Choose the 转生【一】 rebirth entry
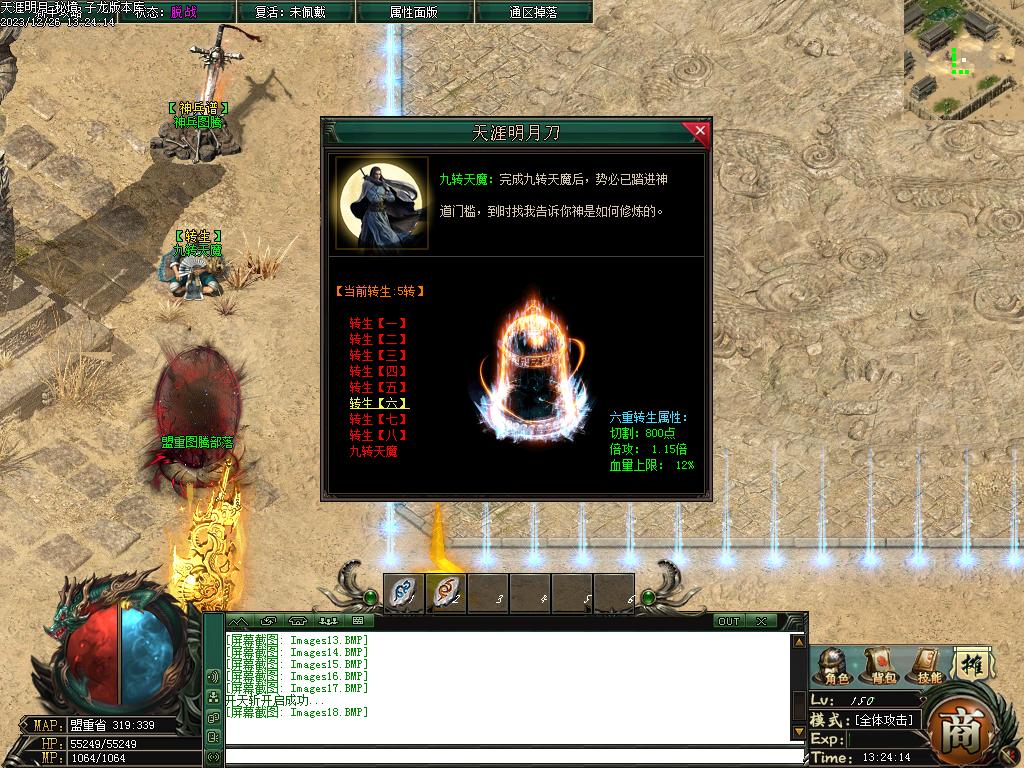The image size is (1024, 768). coord(378,323)
